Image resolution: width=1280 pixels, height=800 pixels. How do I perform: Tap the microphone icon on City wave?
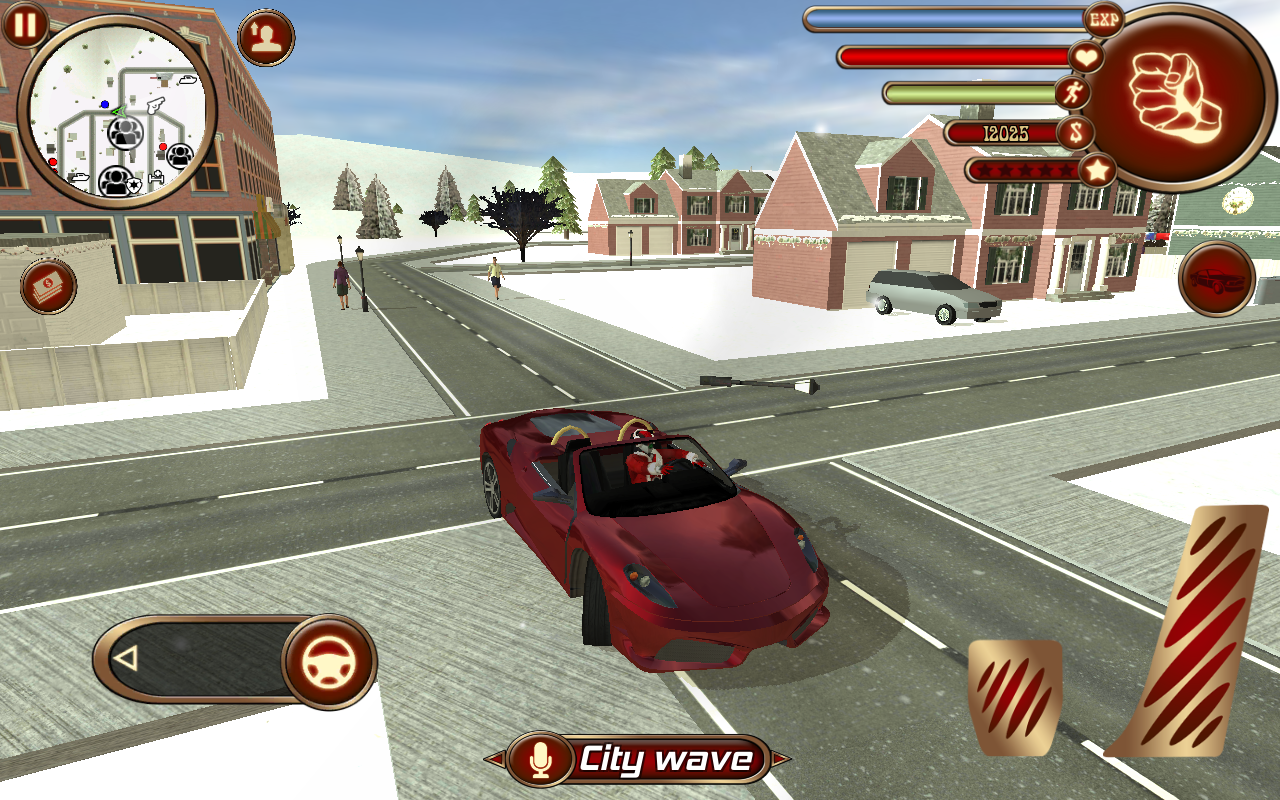(542, 760)
